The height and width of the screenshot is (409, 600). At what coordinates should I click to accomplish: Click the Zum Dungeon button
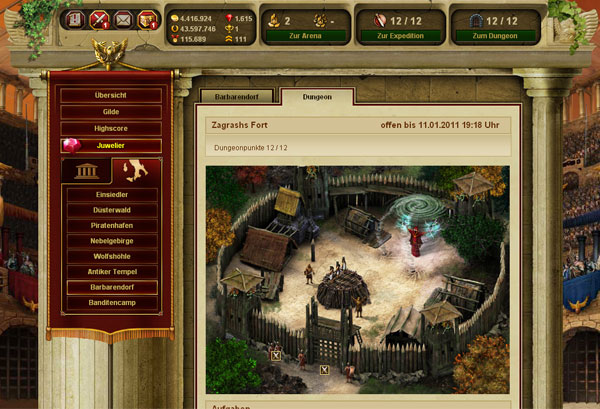tap(494, 35)
